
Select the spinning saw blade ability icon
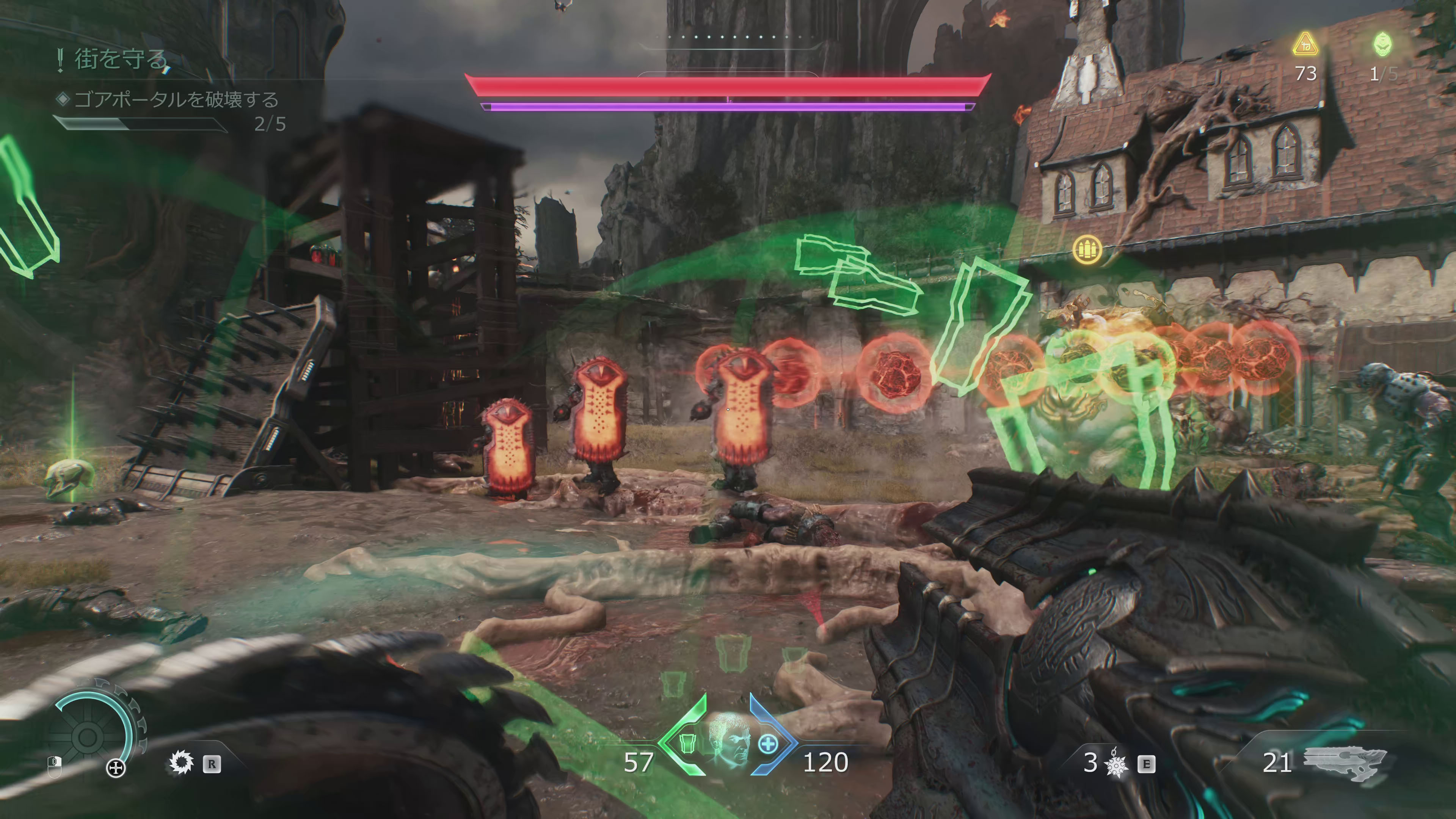click(182, 763)
